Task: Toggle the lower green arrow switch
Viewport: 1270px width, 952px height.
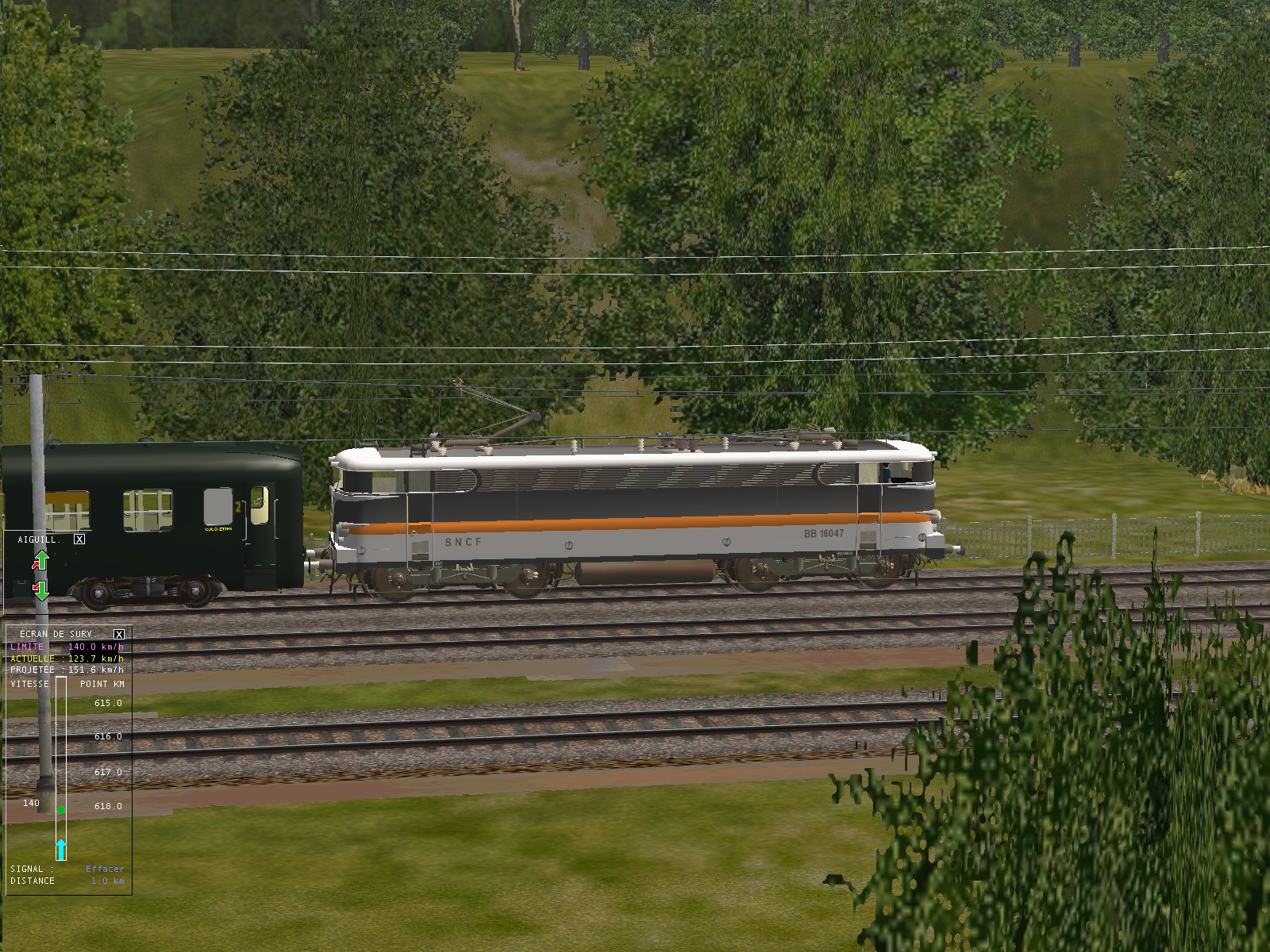Action: pos(40,590)
